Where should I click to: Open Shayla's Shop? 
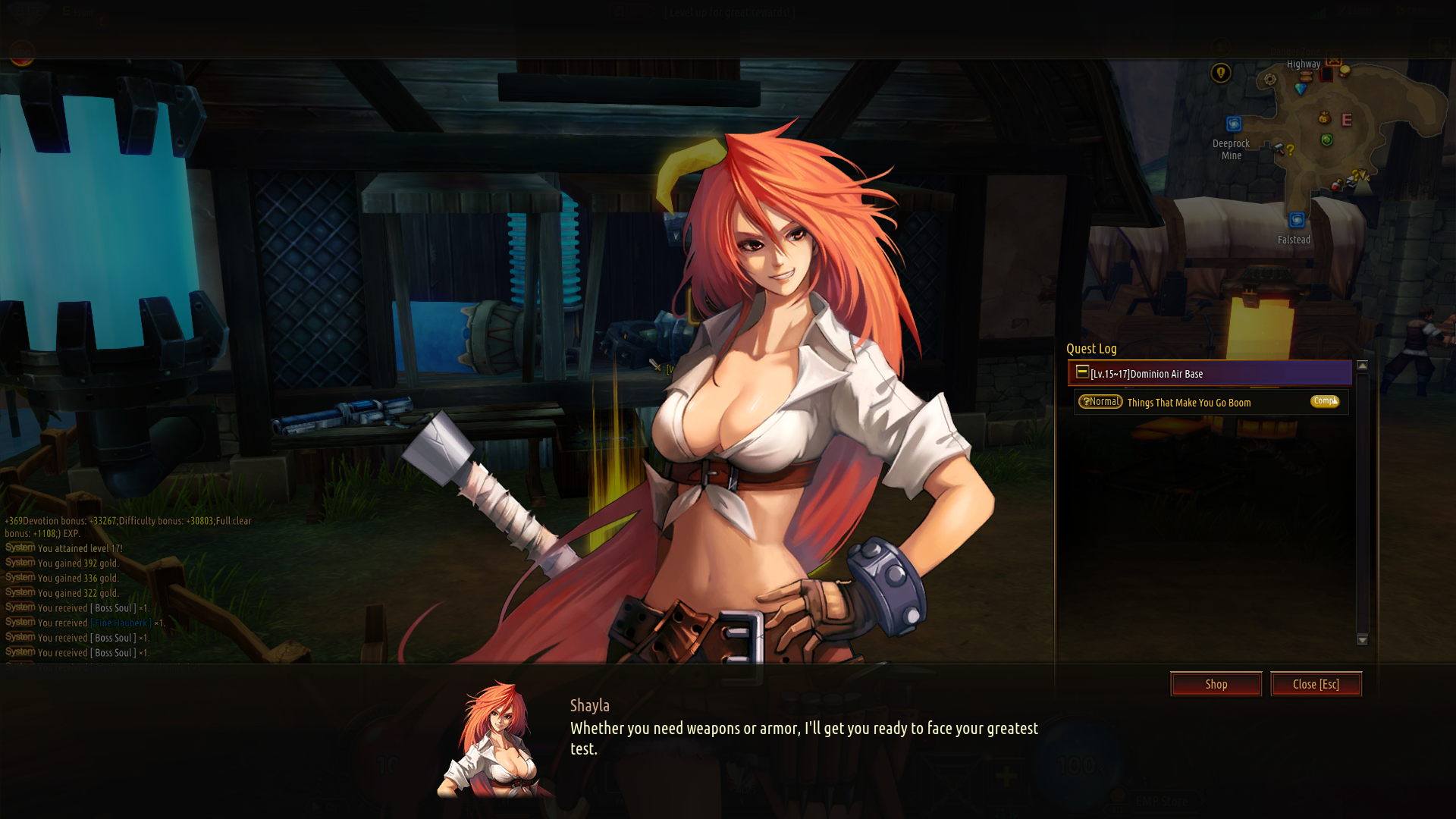[x=1216, y=684]
